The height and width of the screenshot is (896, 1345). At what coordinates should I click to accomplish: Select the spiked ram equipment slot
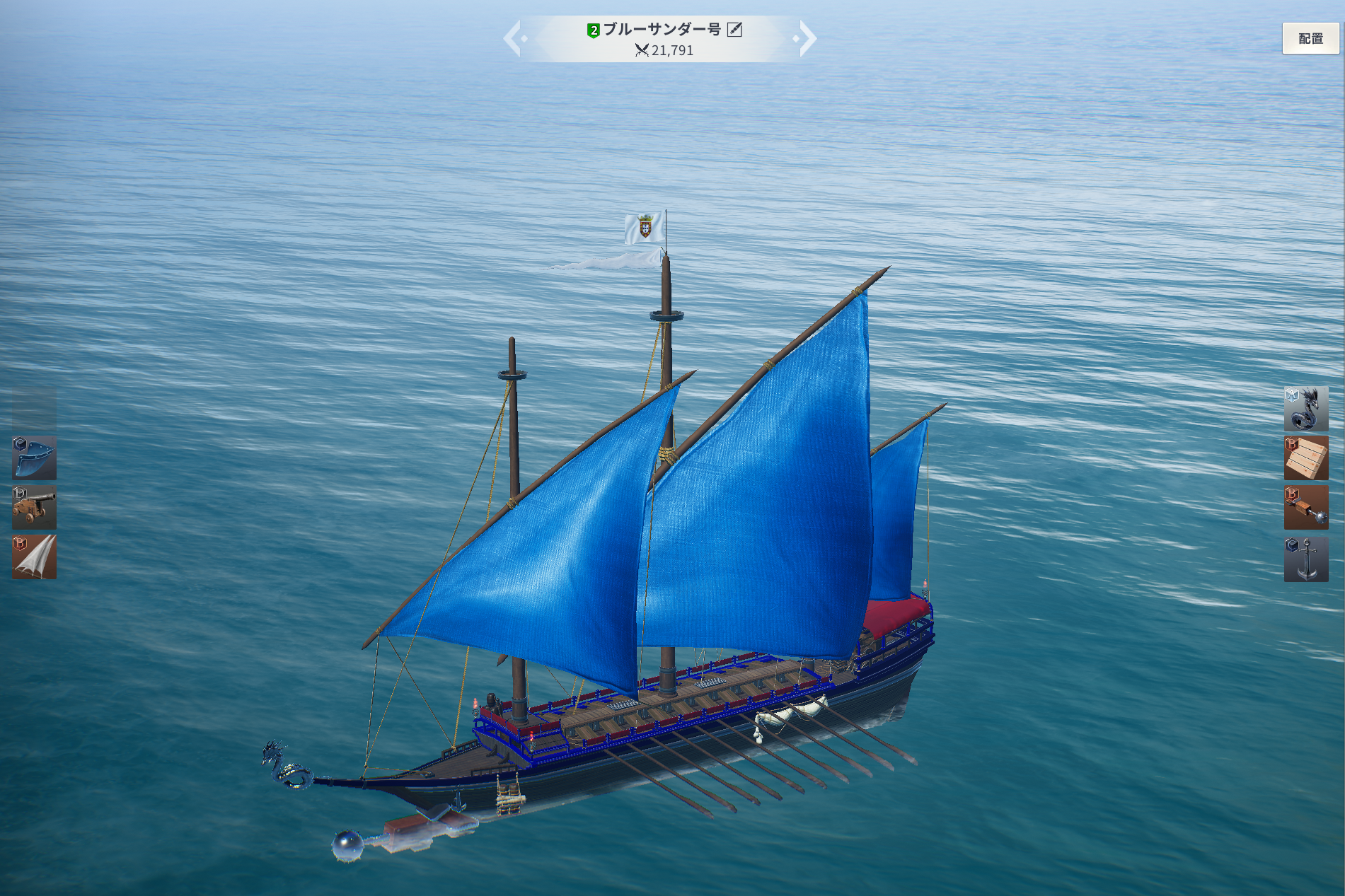click(1305, 508)
